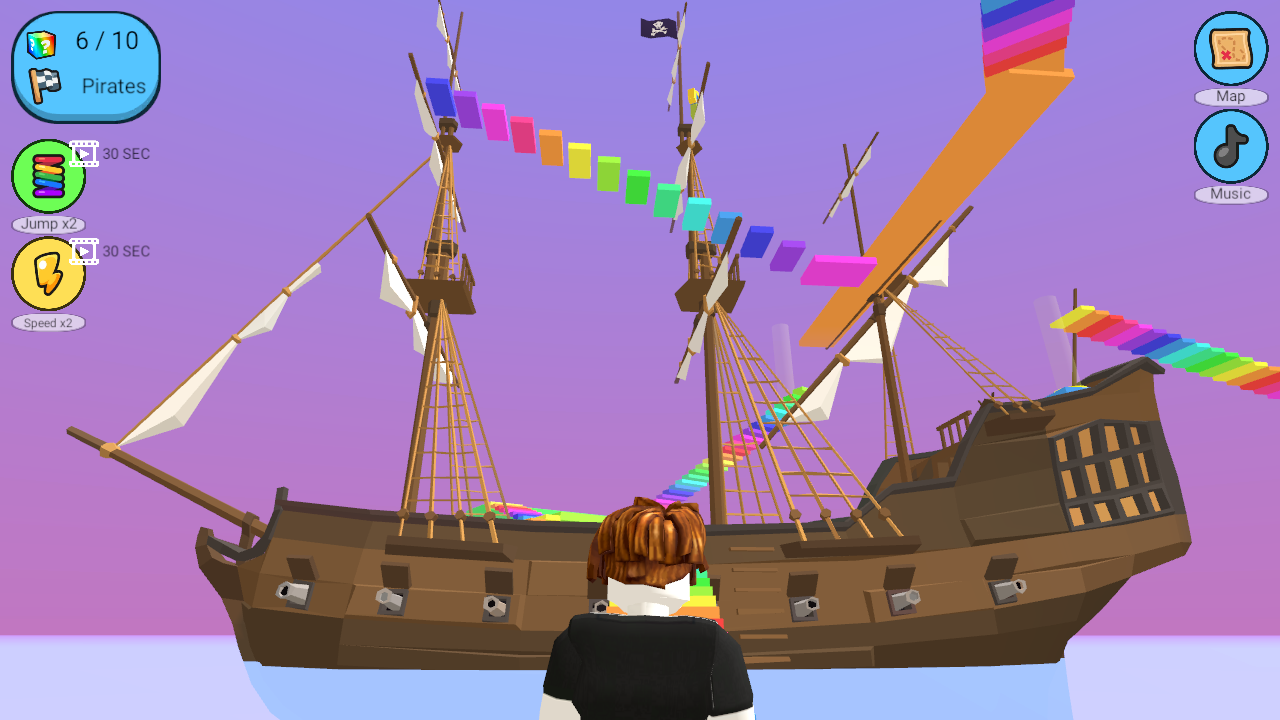The height and width of the screenshot is (720, 1280).
Task: Click the Jump x2 text label
Action: 48,224
